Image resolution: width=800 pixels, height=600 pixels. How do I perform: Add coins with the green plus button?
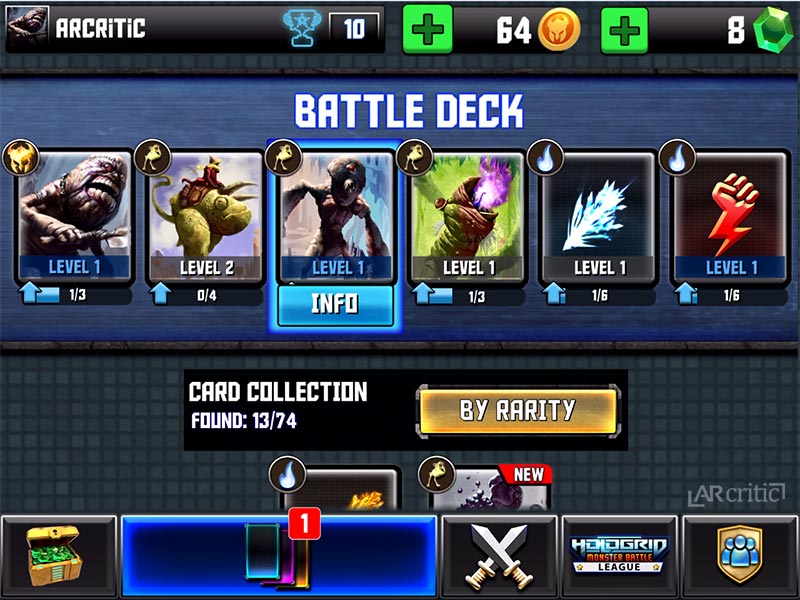pos(427,30)
